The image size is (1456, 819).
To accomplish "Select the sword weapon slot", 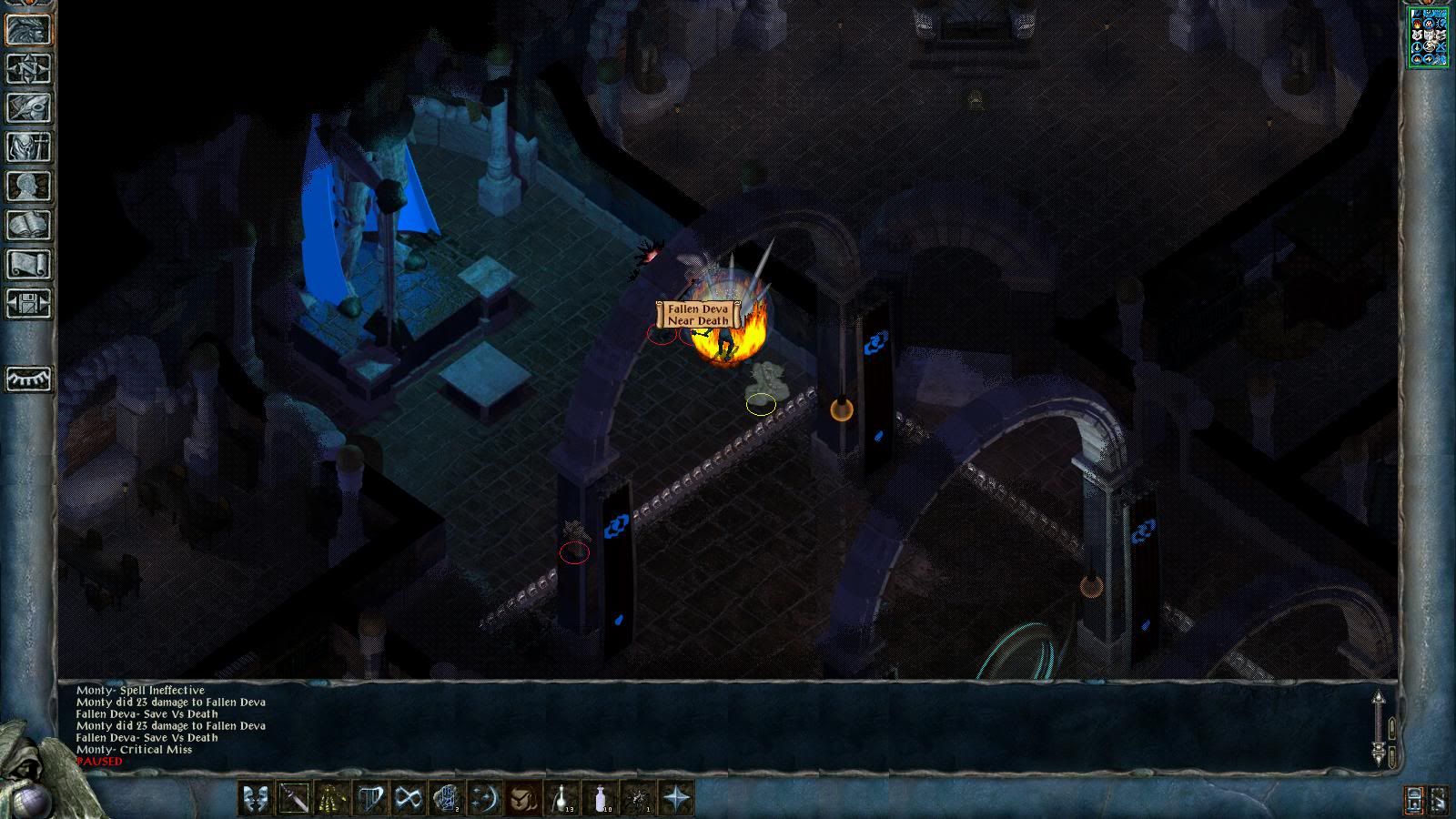I will click(x=294, y=799).
